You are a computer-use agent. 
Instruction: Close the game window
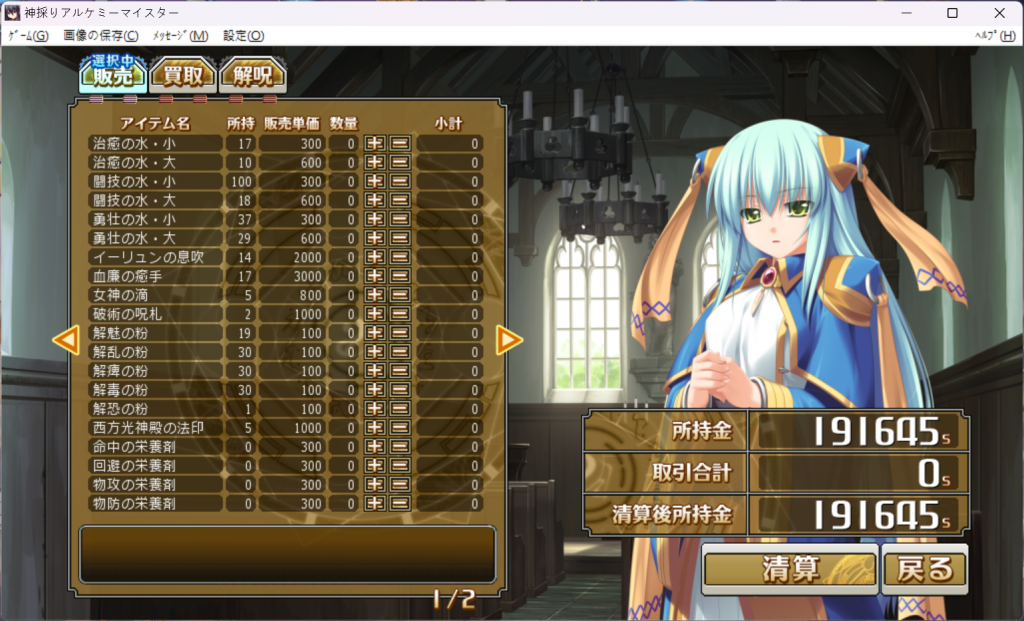click(999, 12)
